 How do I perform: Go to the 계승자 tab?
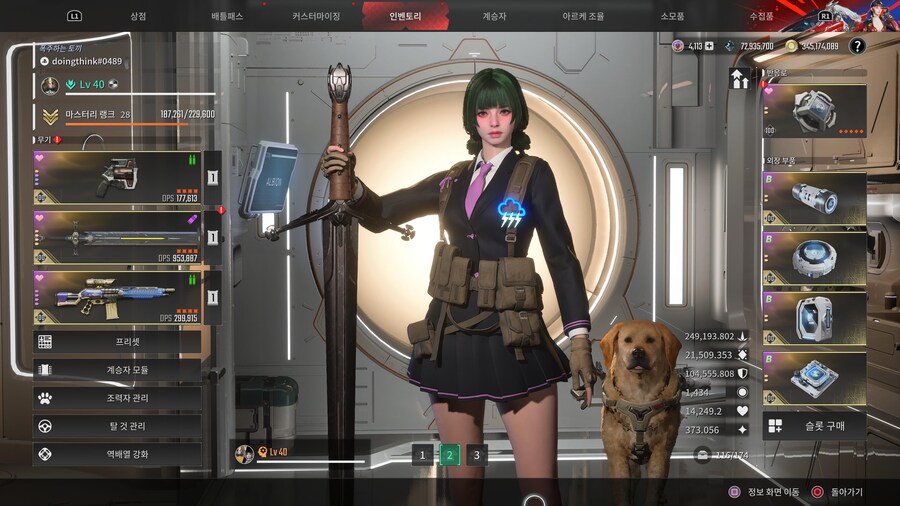tap(494, 16)
